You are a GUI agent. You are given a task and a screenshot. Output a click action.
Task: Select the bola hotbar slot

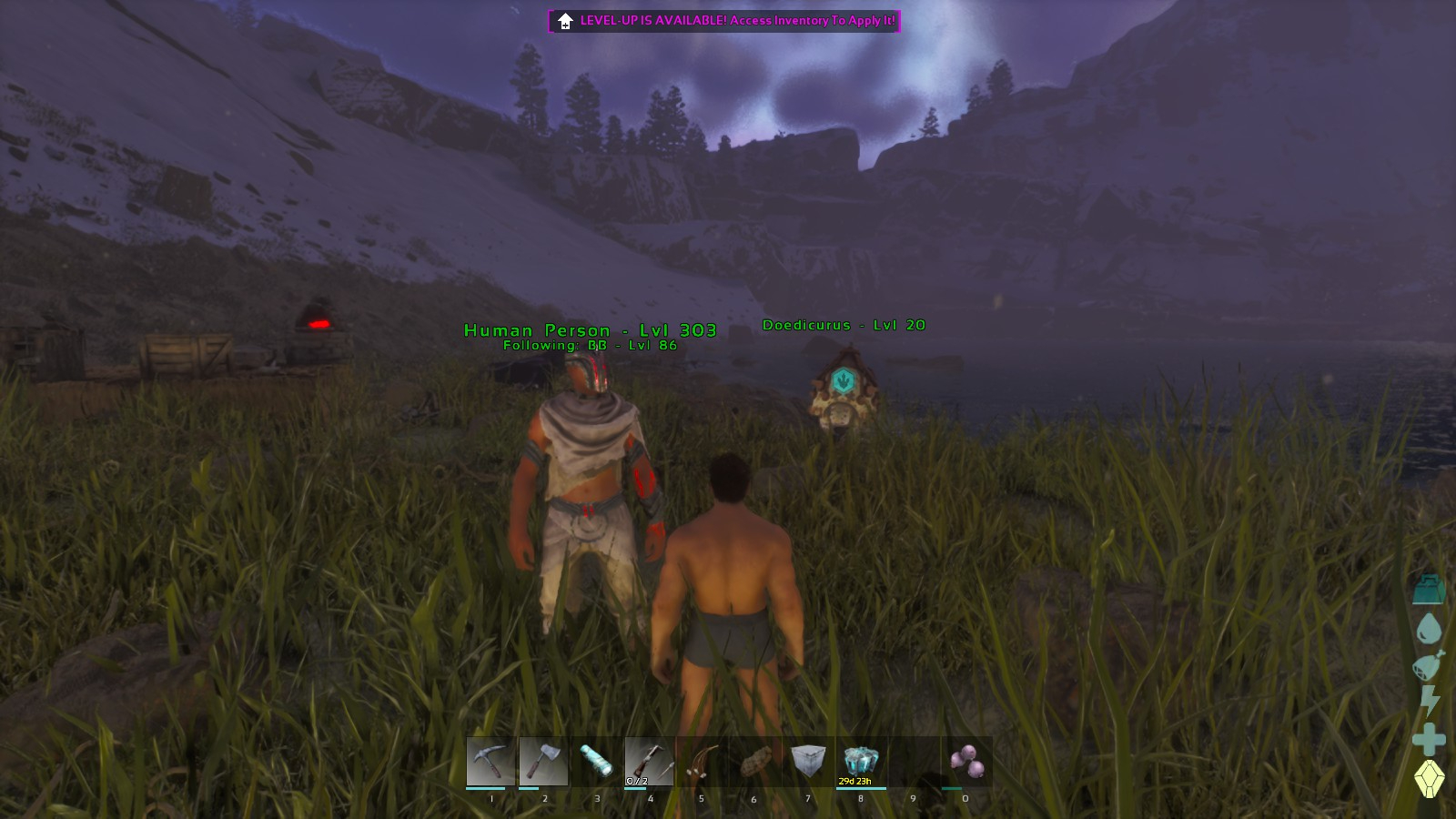(702, 762)
